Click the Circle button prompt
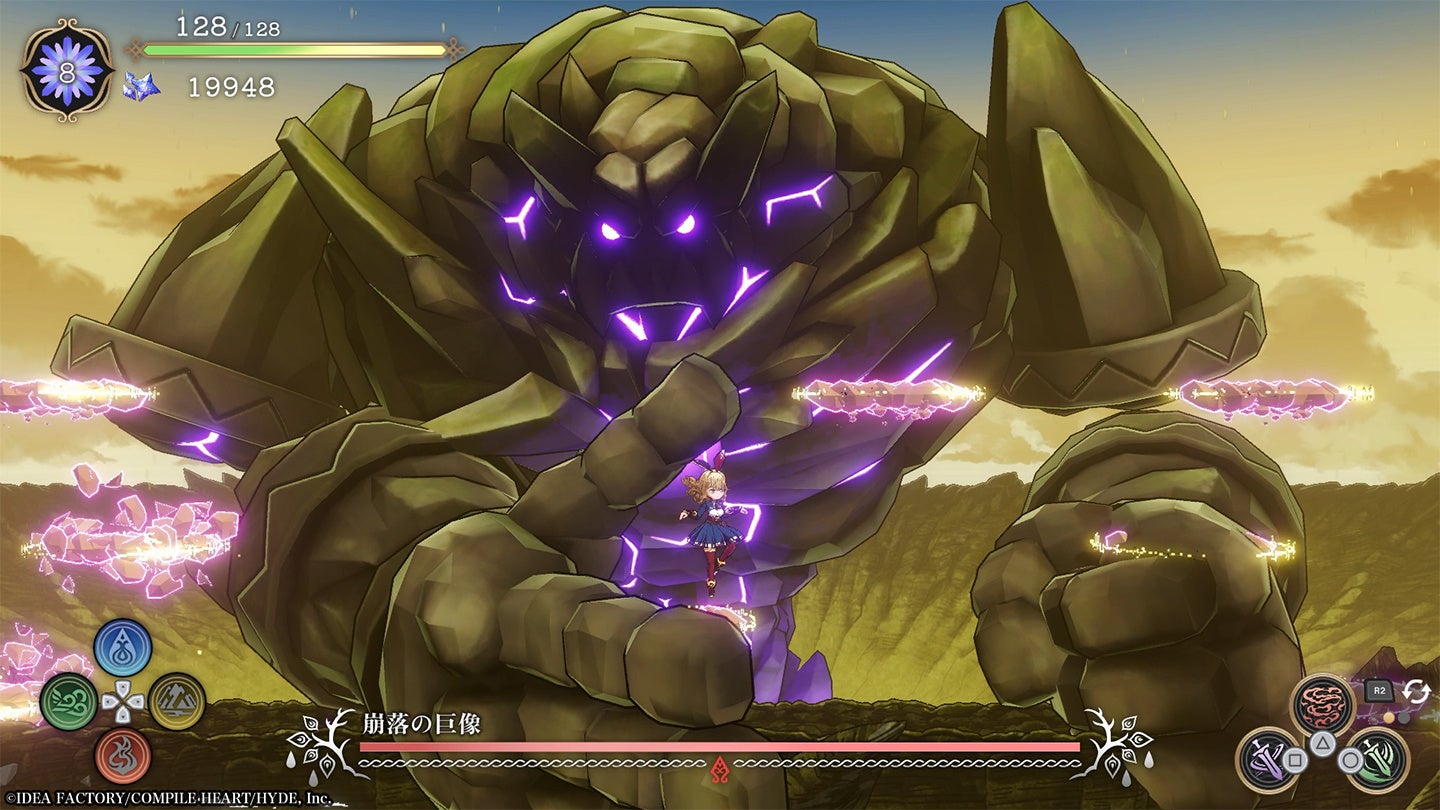 point(1350,760)
